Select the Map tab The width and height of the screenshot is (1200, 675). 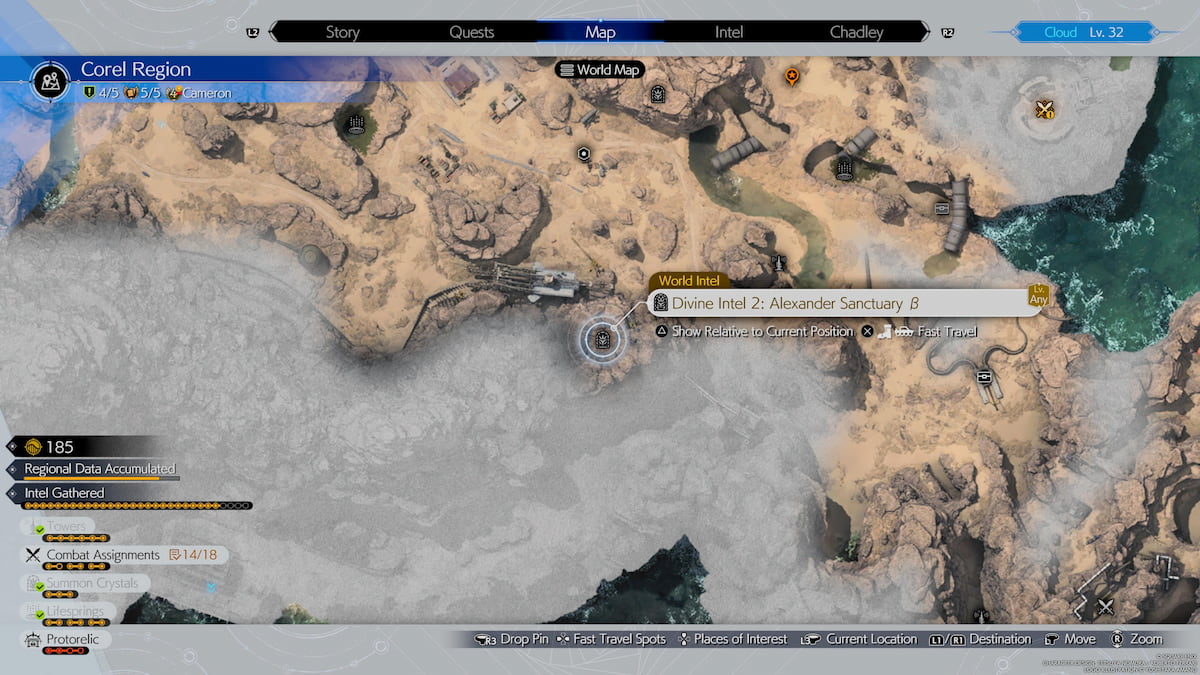pos(600,32)
